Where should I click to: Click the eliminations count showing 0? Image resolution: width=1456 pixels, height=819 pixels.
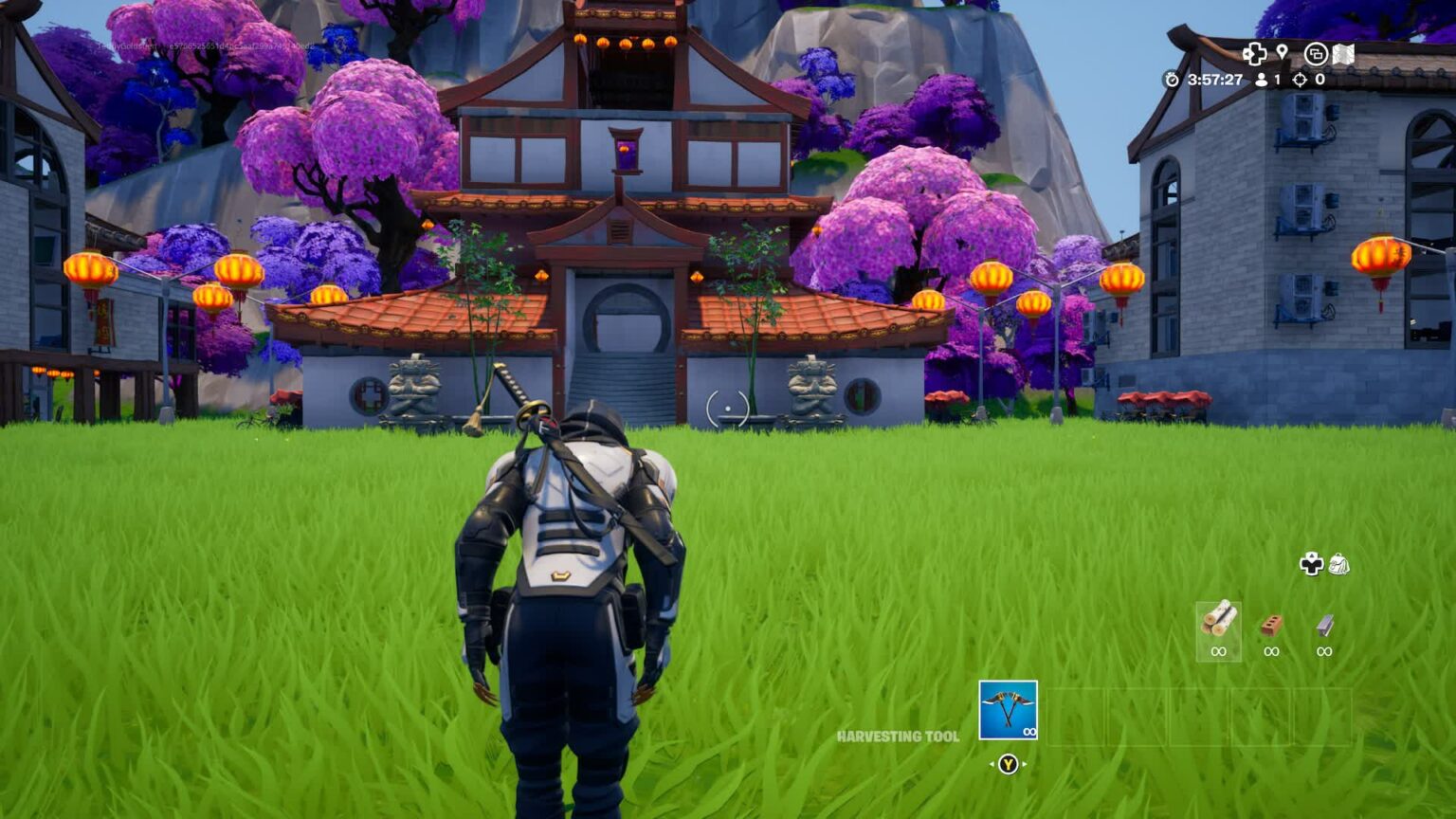pyautogui.click(x=1321, y=80)
